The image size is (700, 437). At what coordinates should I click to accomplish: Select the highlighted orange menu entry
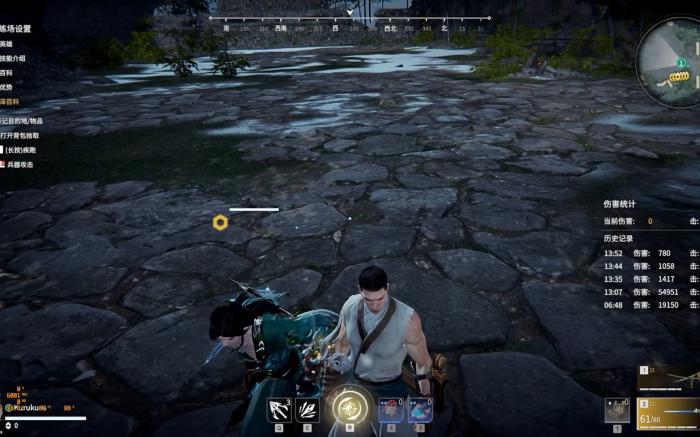pyautogui.click(x=9, y=103)
